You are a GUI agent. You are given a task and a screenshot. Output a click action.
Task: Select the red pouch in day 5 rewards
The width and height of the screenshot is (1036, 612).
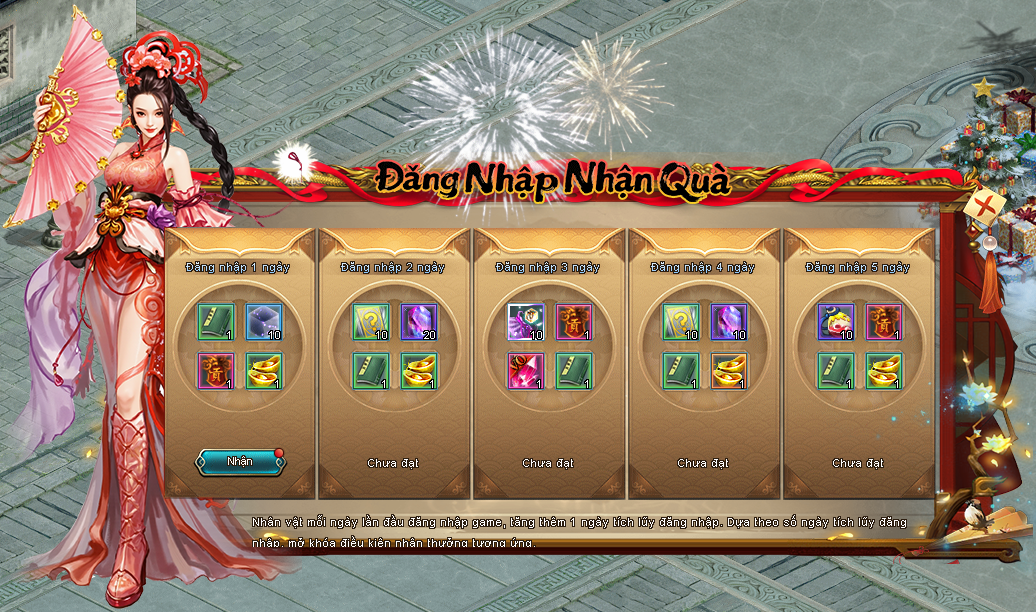pos(885,322)
